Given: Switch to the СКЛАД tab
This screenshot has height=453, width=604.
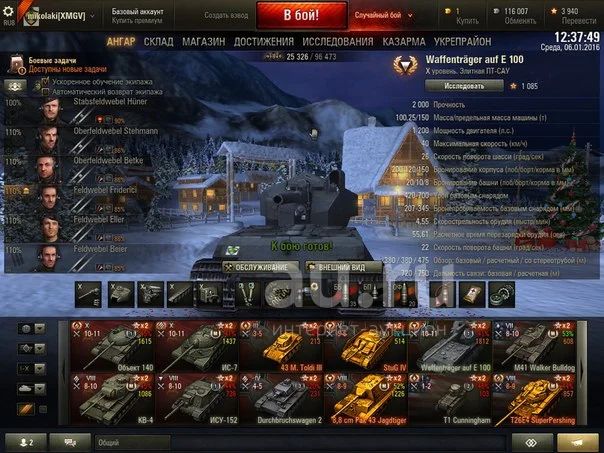Looking at the screenshot, I should (x=158, y=42).
